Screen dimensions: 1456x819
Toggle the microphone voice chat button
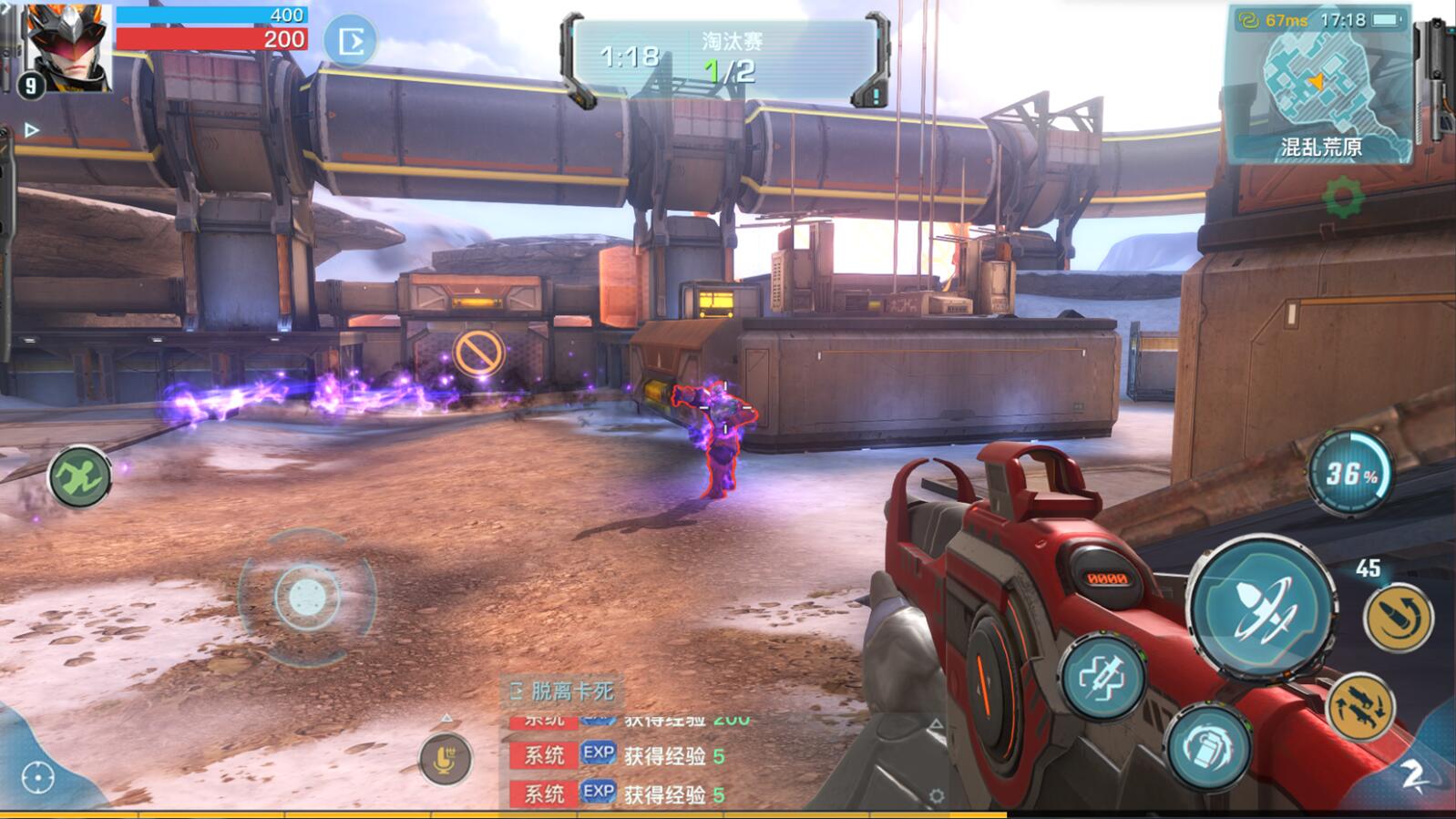(x=445, y=759)
